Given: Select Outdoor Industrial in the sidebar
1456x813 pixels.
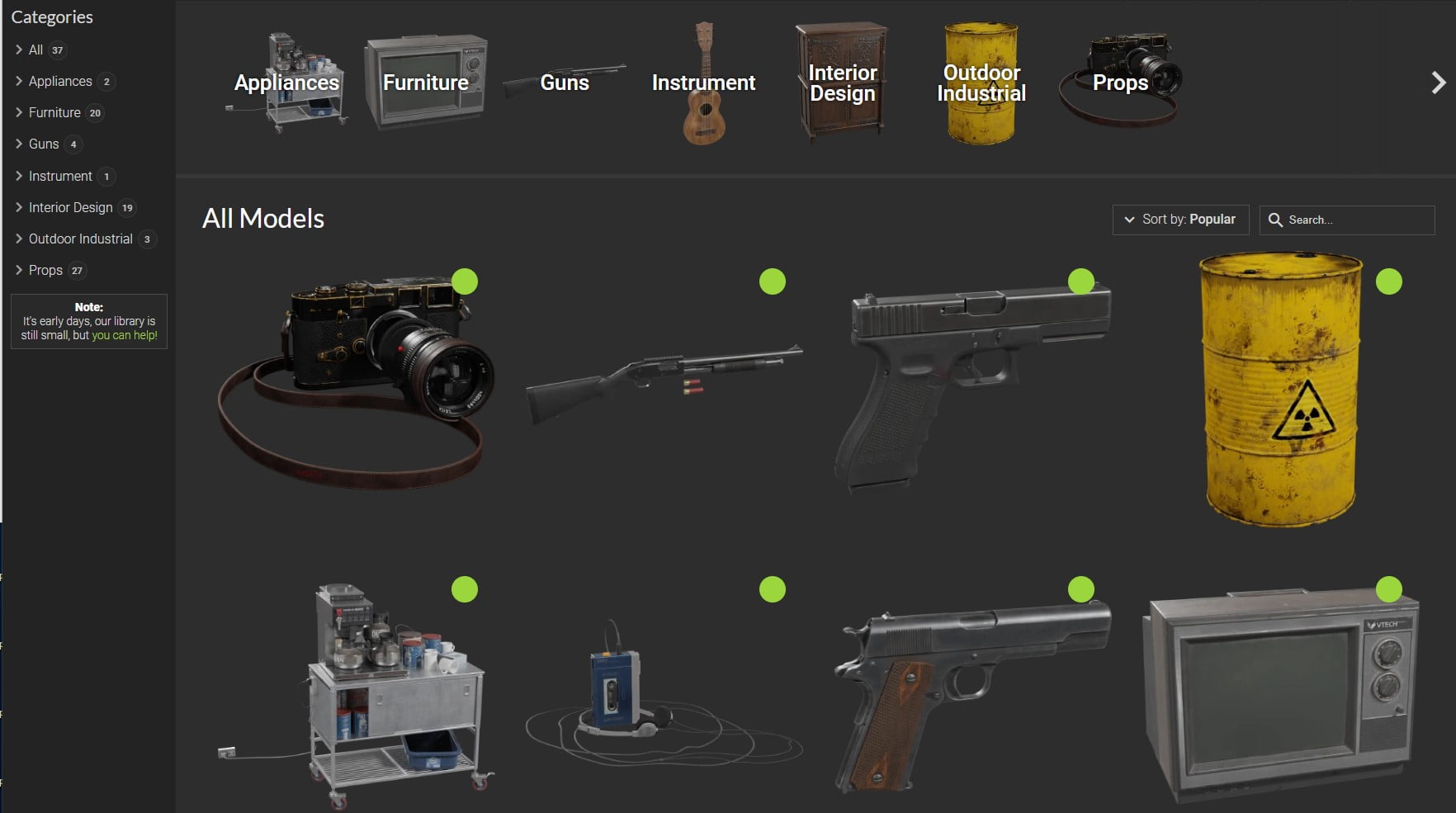Looking at the screenshot, I should coord(80,239).
